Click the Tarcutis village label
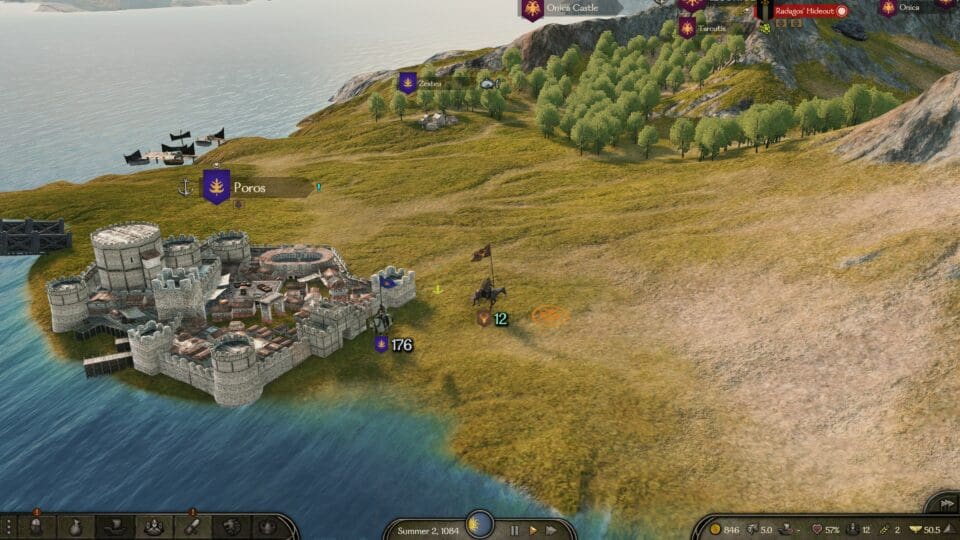The width and height of the screenshot is (960, 540). coord(712,29)
